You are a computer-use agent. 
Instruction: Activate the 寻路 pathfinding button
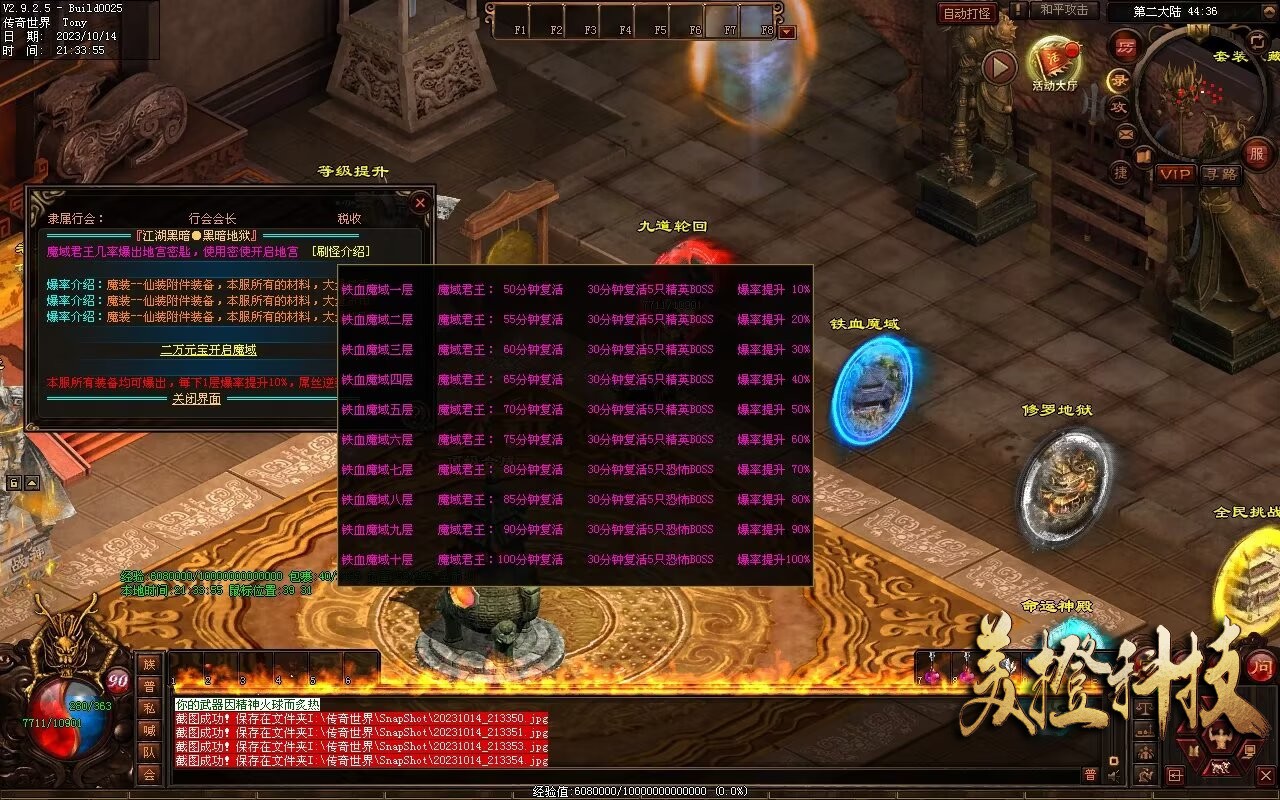1220,174
